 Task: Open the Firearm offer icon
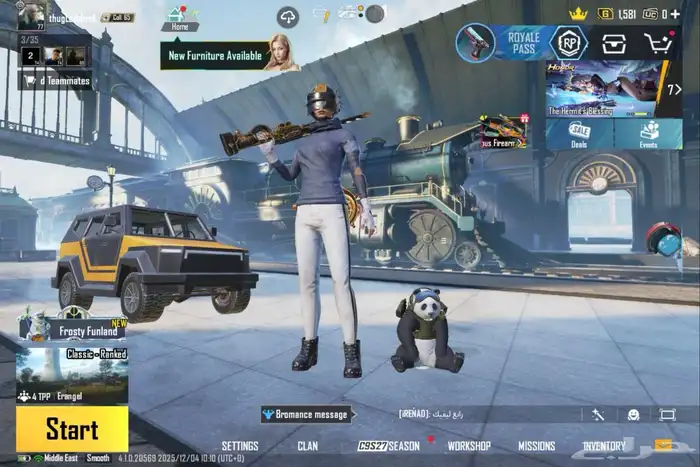pyautogui.click(x=504, y=131)
